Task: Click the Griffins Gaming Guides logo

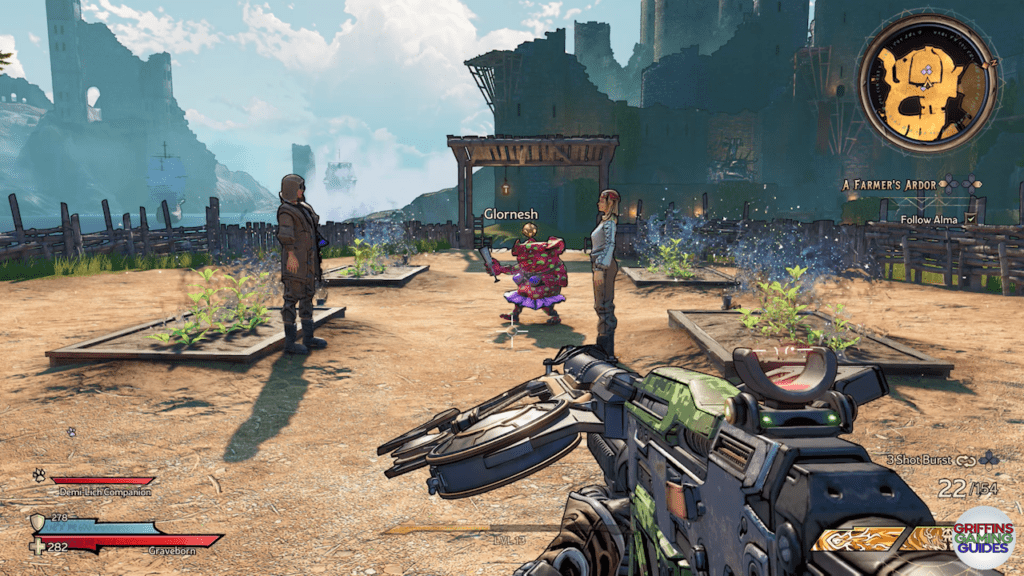Action: click(981, 536)
